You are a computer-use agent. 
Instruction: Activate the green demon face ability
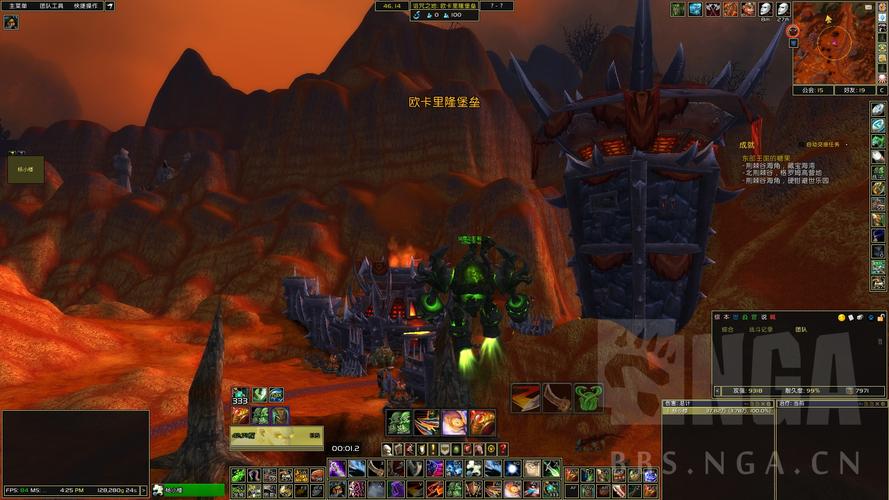click(398, 422)
